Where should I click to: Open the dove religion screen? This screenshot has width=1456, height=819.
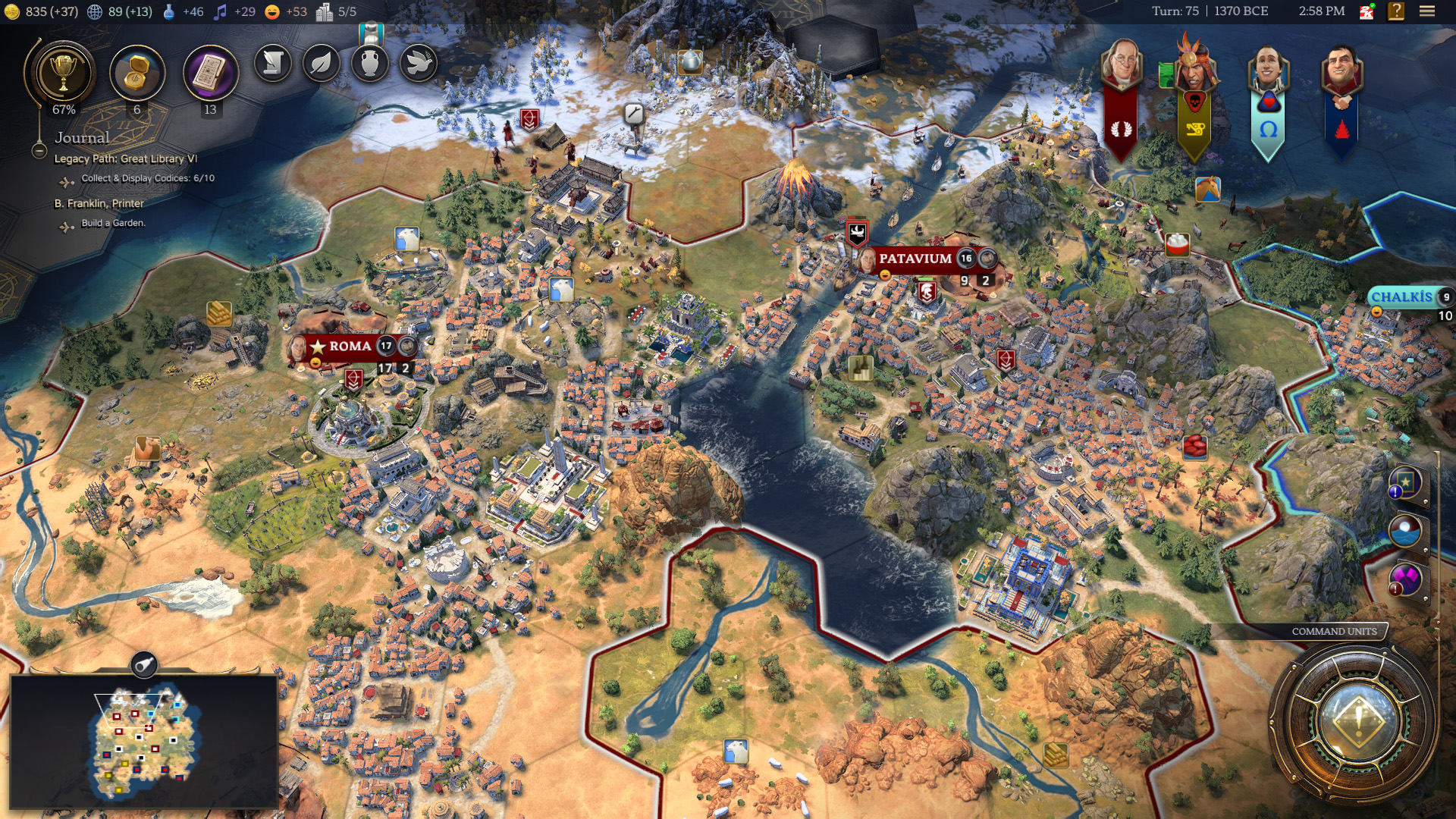pos(419,63)
